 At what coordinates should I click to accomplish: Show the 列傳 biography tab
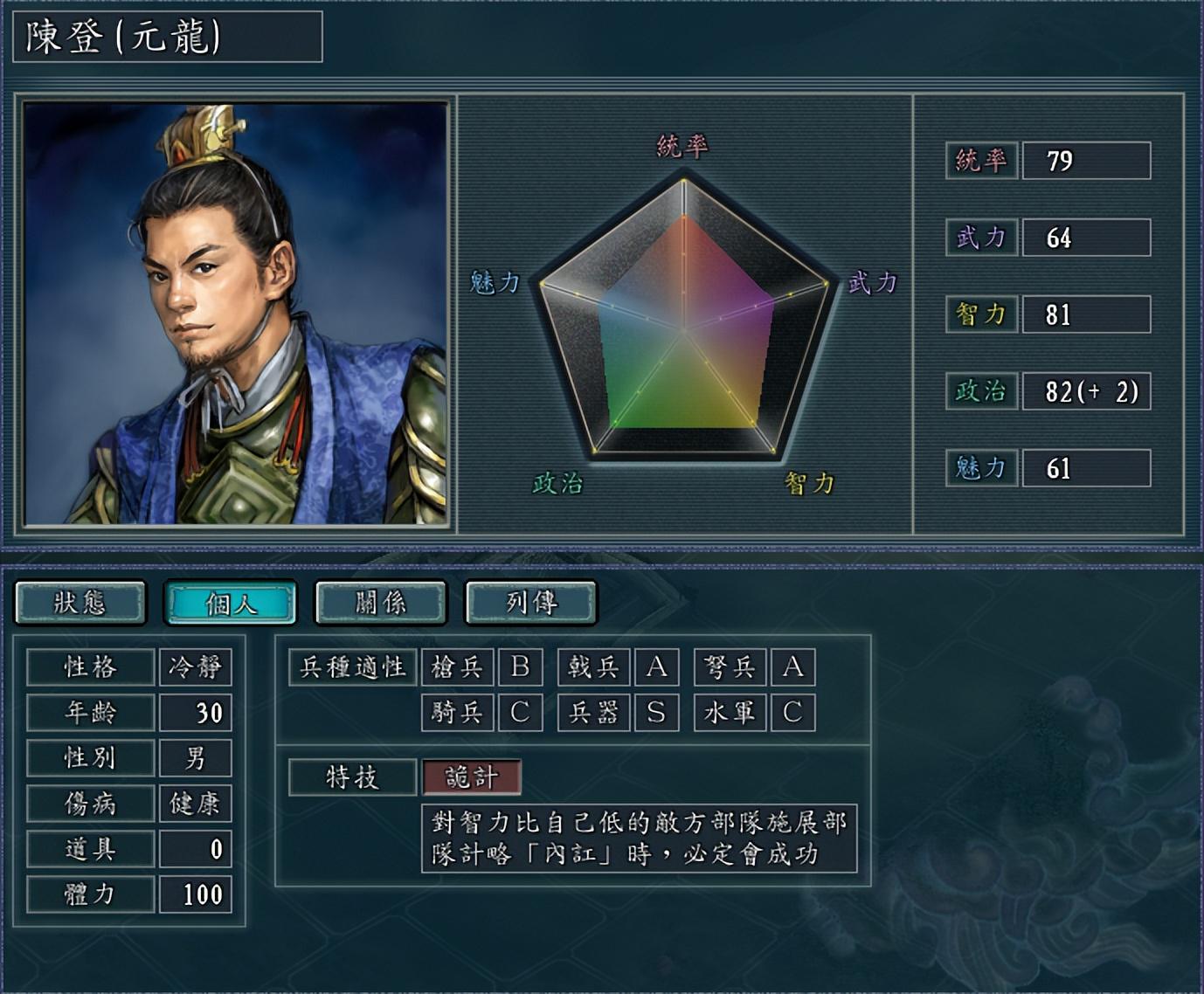coord(531,603)
